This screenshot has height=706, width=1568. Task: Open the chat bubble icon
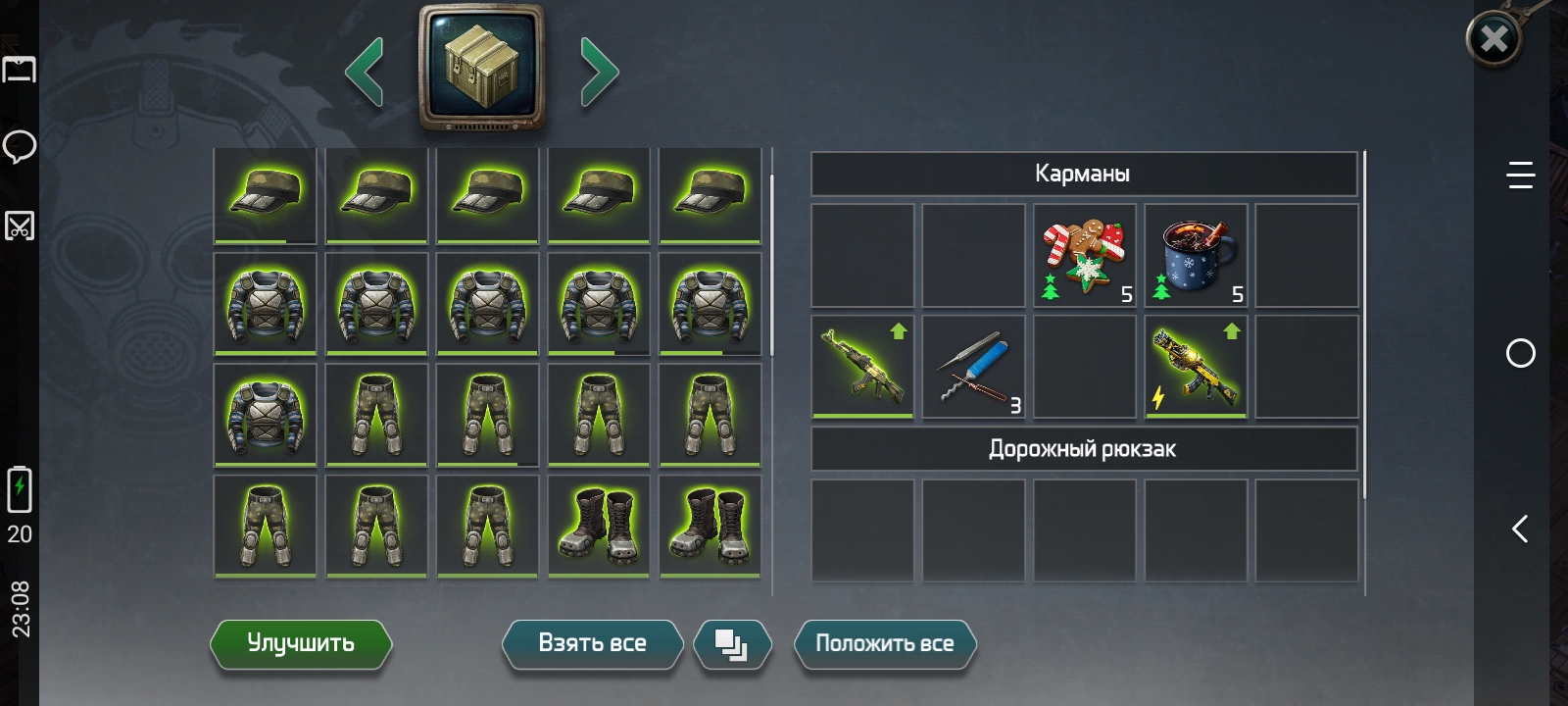point(20,147)
